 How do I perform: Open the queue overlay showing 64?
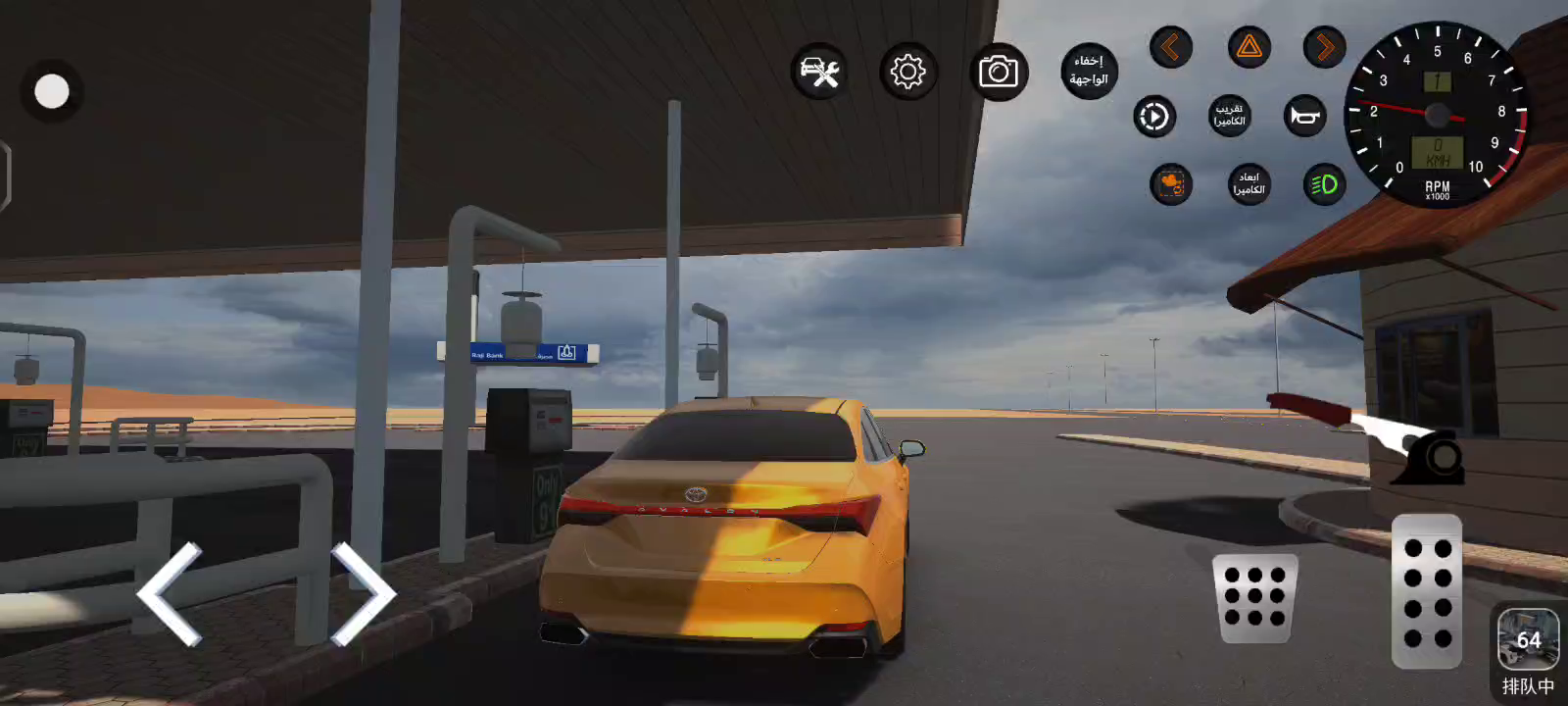pyautogui.click(x=1528, y=641)
